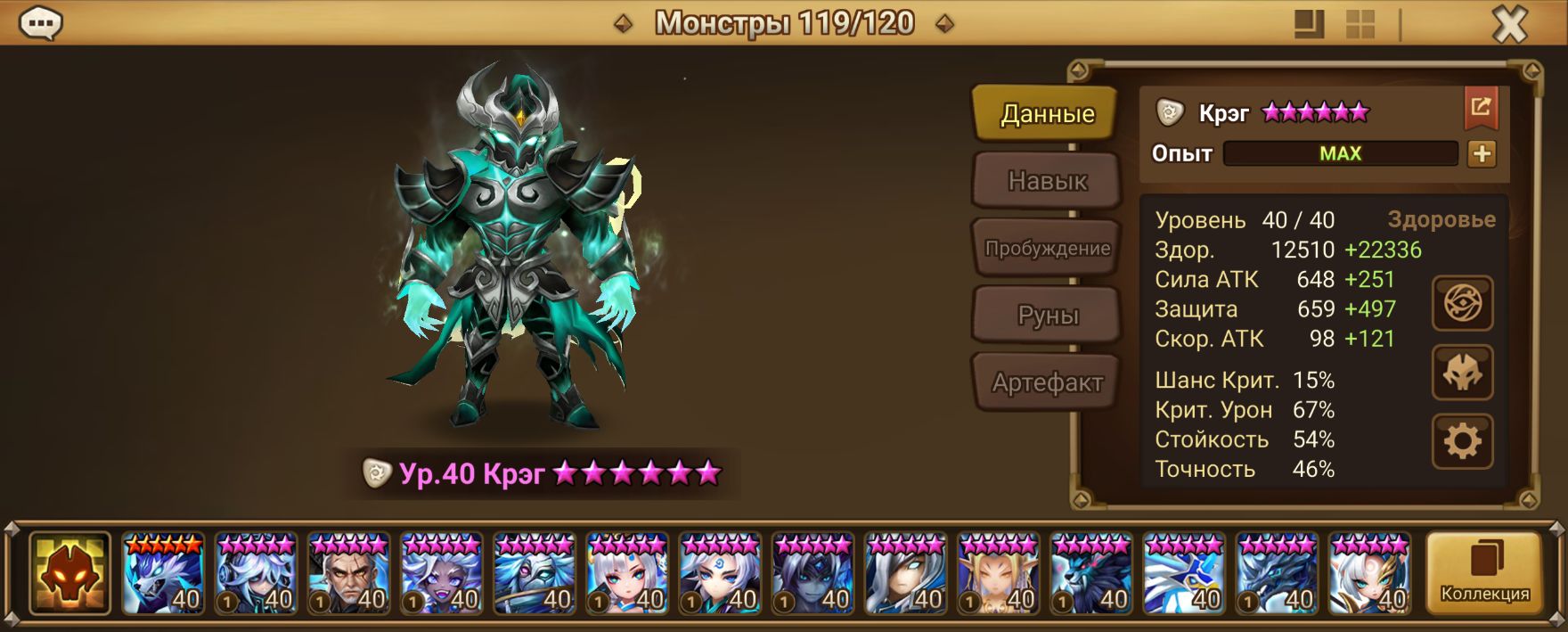
Task: Select the red-starred blue wolf monster thumbnail
Action: [x=163, y=573]
